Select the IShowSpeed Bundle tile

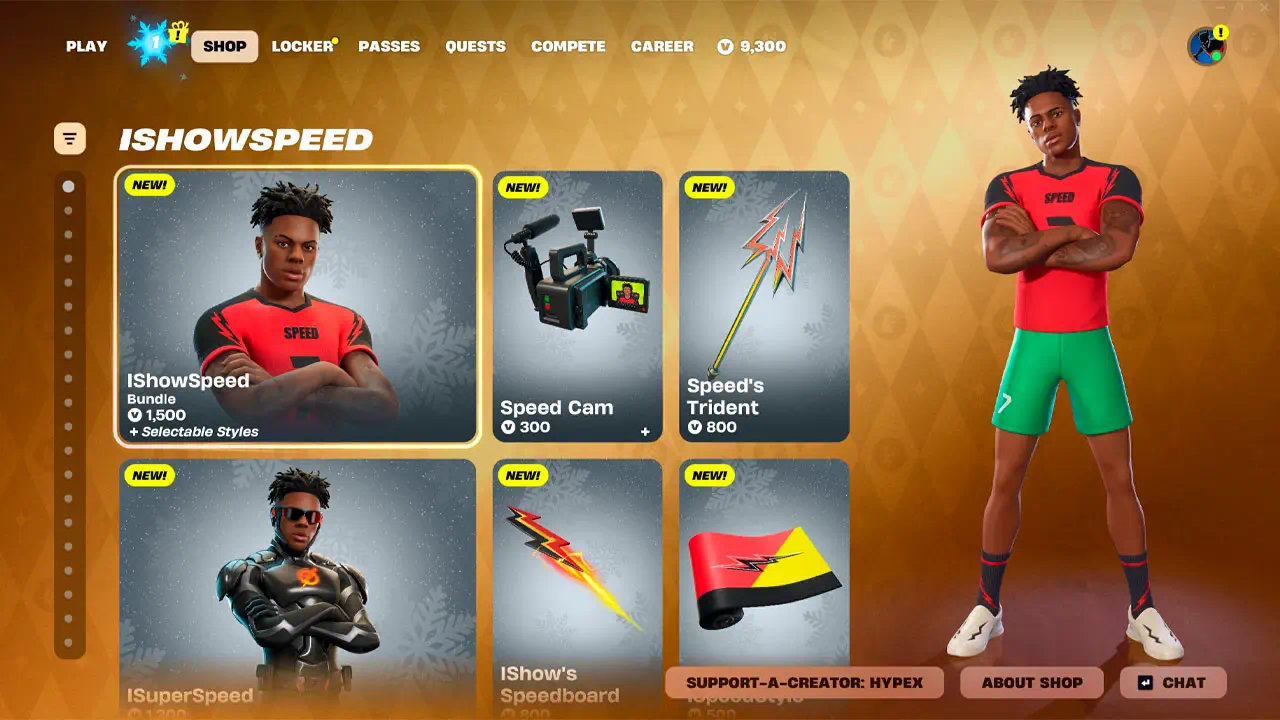click(298, 305)
